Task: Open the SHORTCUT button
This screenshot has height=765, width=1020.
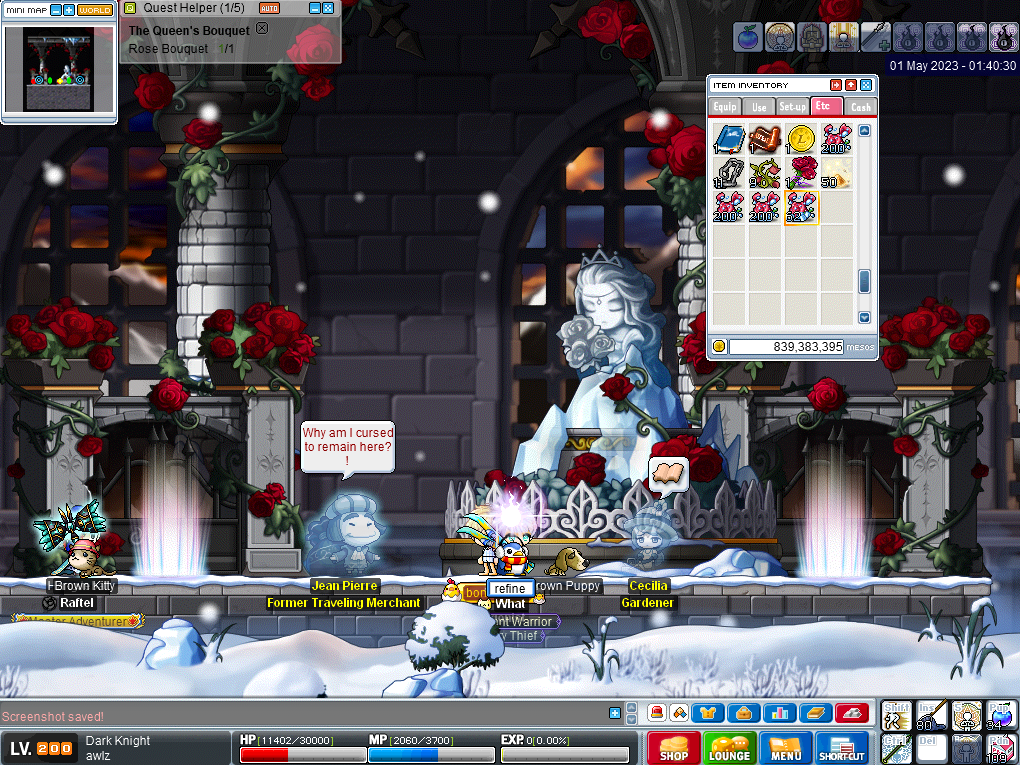Action: 842,748
